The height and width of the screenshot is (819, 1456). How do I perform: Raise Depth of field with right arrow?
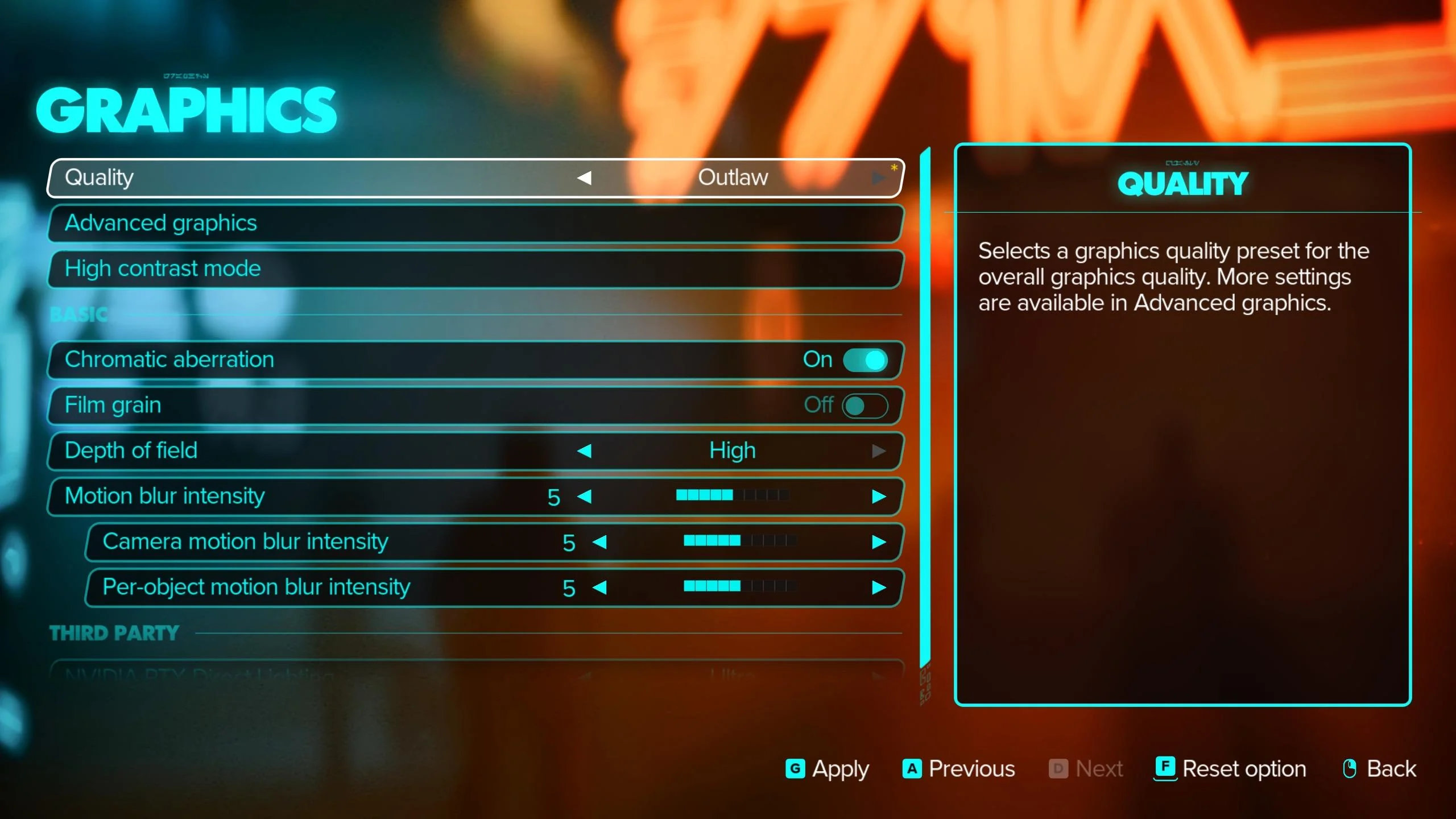(x=878, y=451)
